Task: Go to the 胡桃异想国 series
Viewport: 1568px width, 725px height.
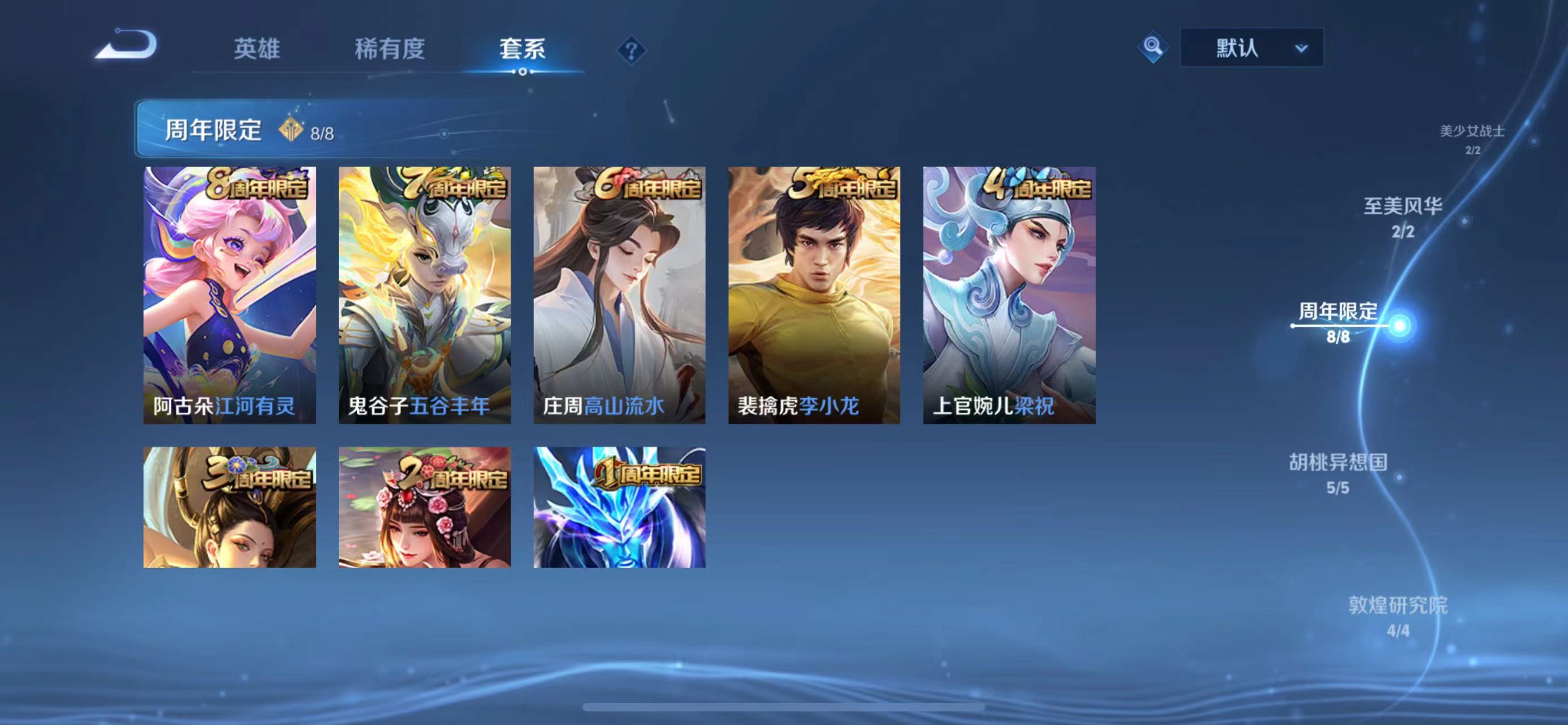Action: tap(1338, 472)
